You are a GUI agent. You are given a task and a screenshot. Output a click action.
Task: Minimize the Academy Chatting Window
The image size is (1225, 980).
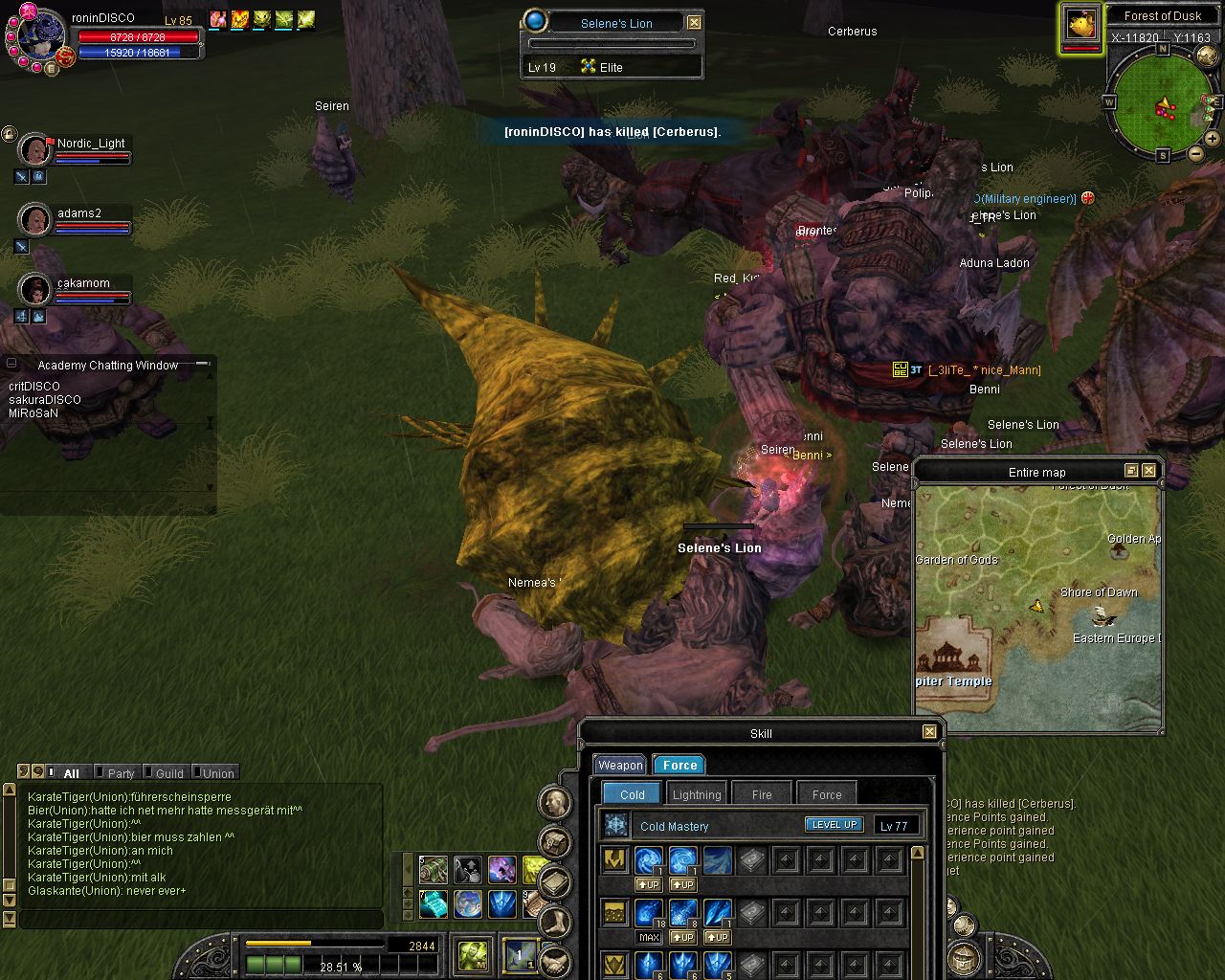(x=12, y=365)
